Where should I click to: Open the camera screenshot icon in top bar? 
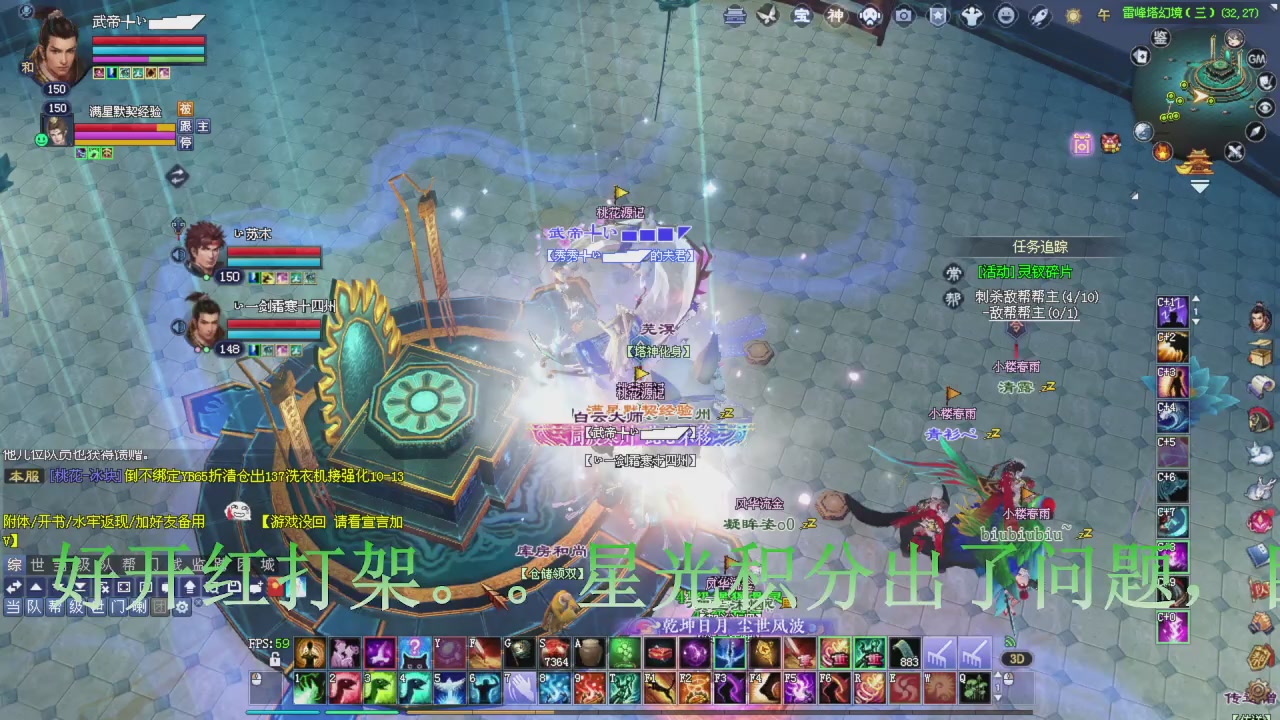[903, 16]
